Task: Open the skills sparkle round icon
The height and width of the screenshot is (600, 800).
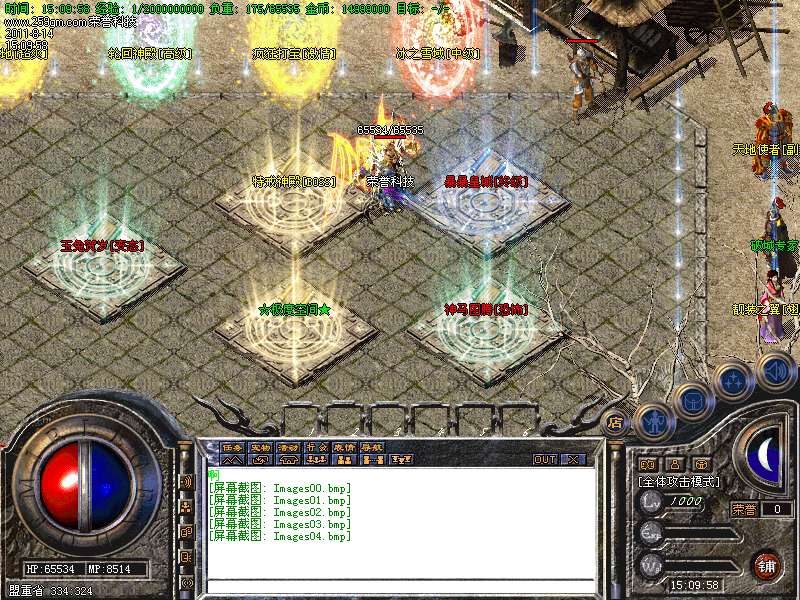Action: tap(733, 382)
